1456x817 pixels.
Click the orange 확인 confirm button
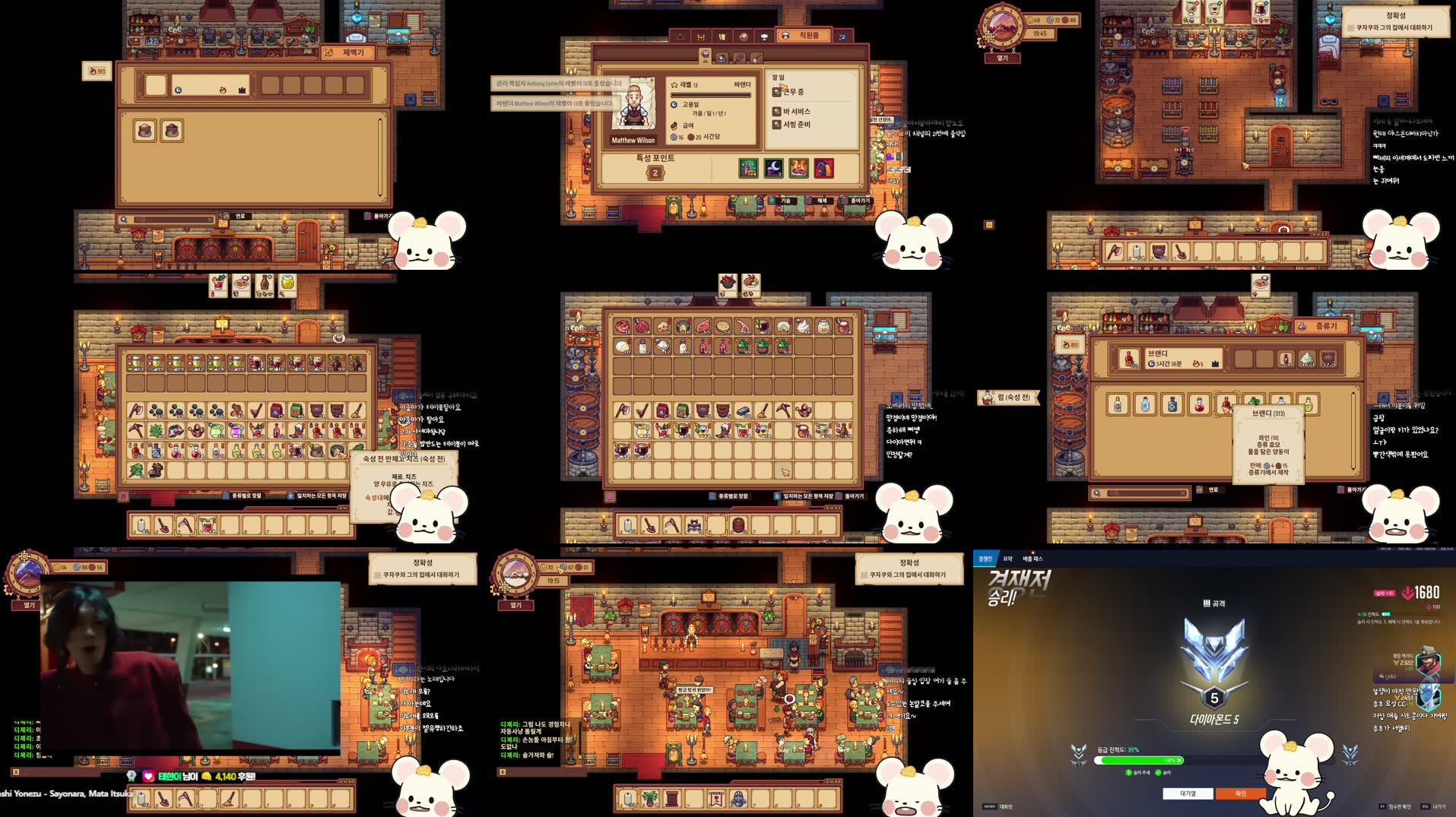click(x=1241, y=793)
